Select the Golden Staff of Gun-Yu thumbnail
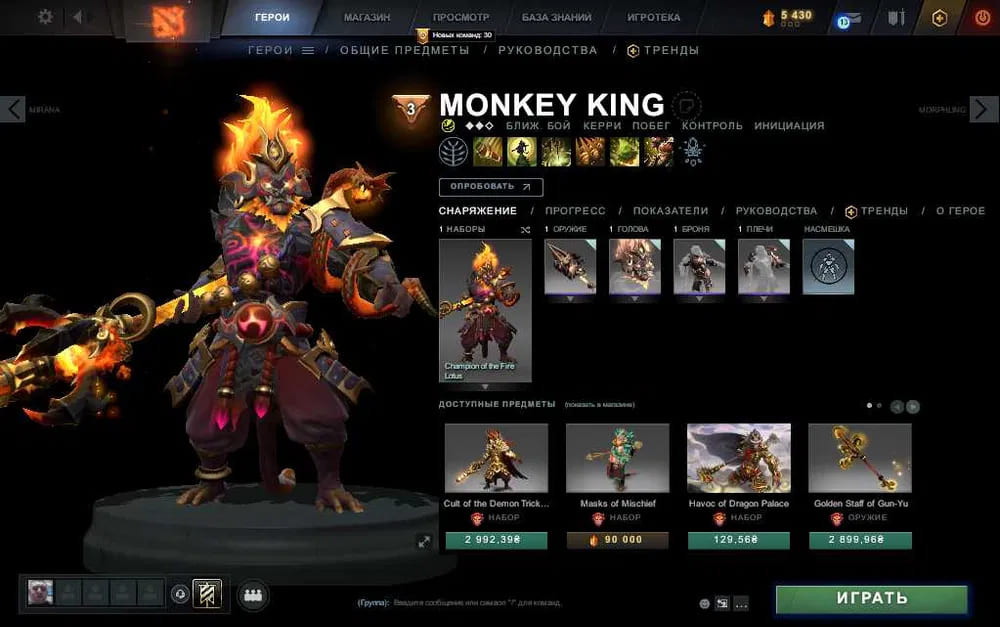 pyautogui.click(x=859, y=458)
